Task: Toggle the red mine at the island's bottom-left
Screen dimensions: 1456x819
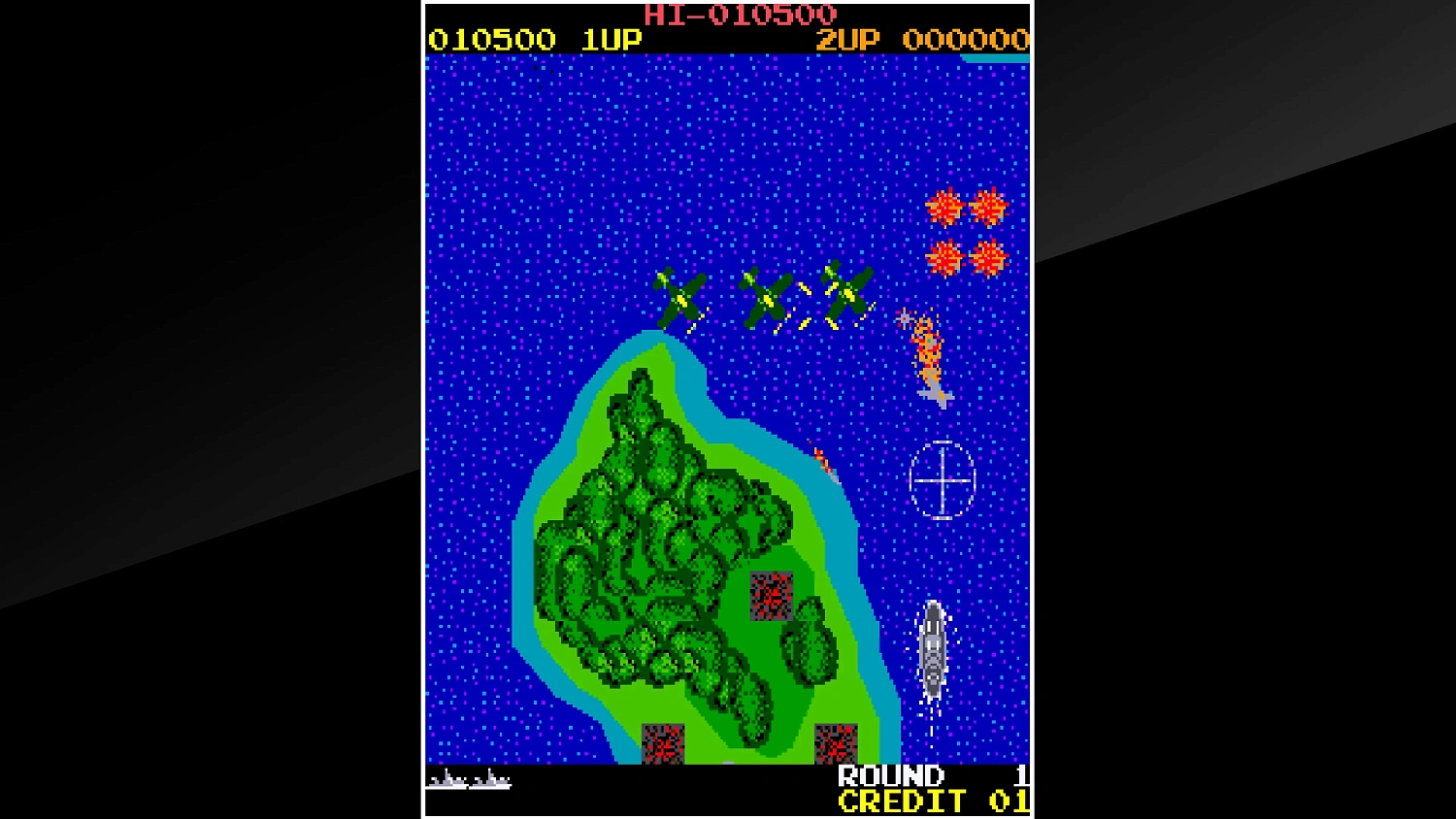Action: click(x=665, y=744)
